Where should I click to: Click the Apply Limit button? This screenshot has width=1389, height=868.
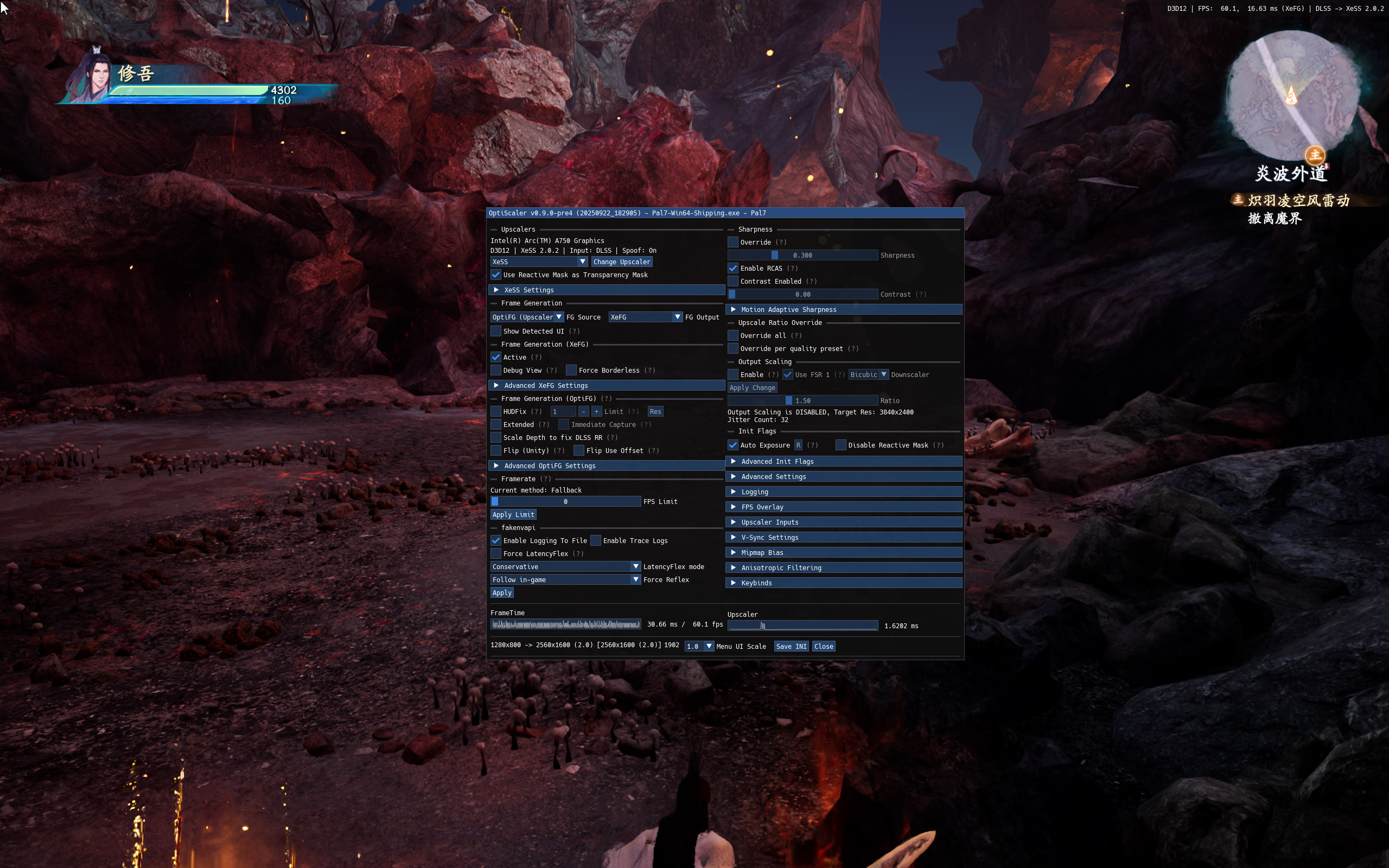[x=513, y=515]
